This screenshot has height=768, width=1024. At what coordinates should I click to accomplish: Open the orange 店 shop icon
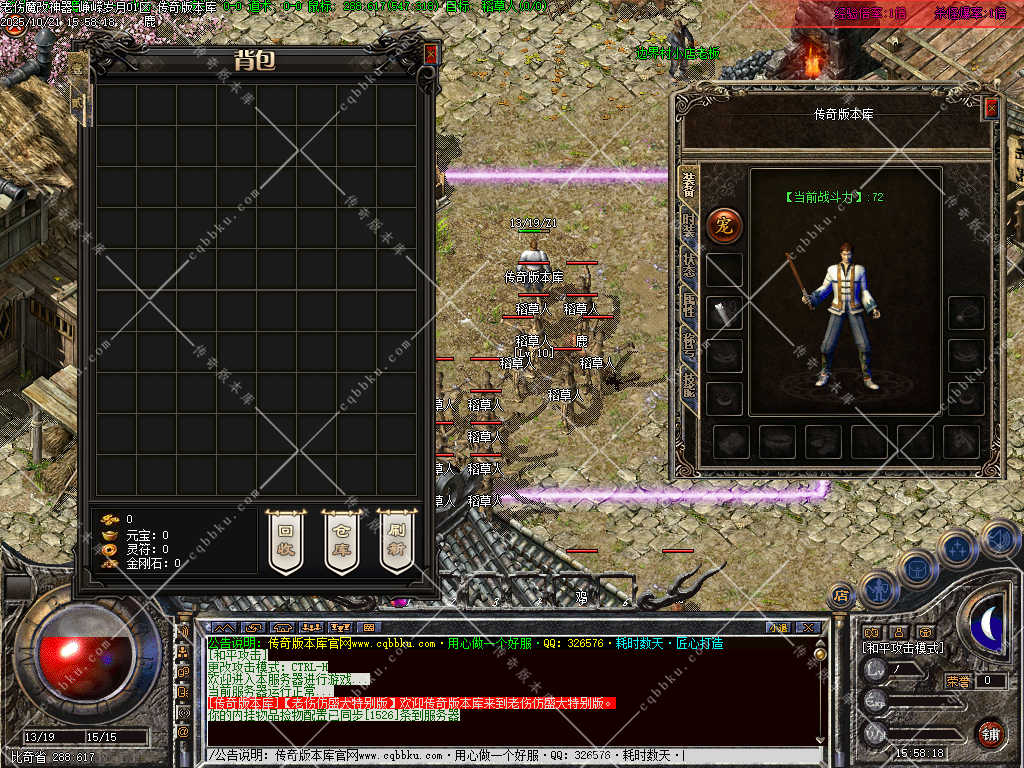[x=841, y=595]
